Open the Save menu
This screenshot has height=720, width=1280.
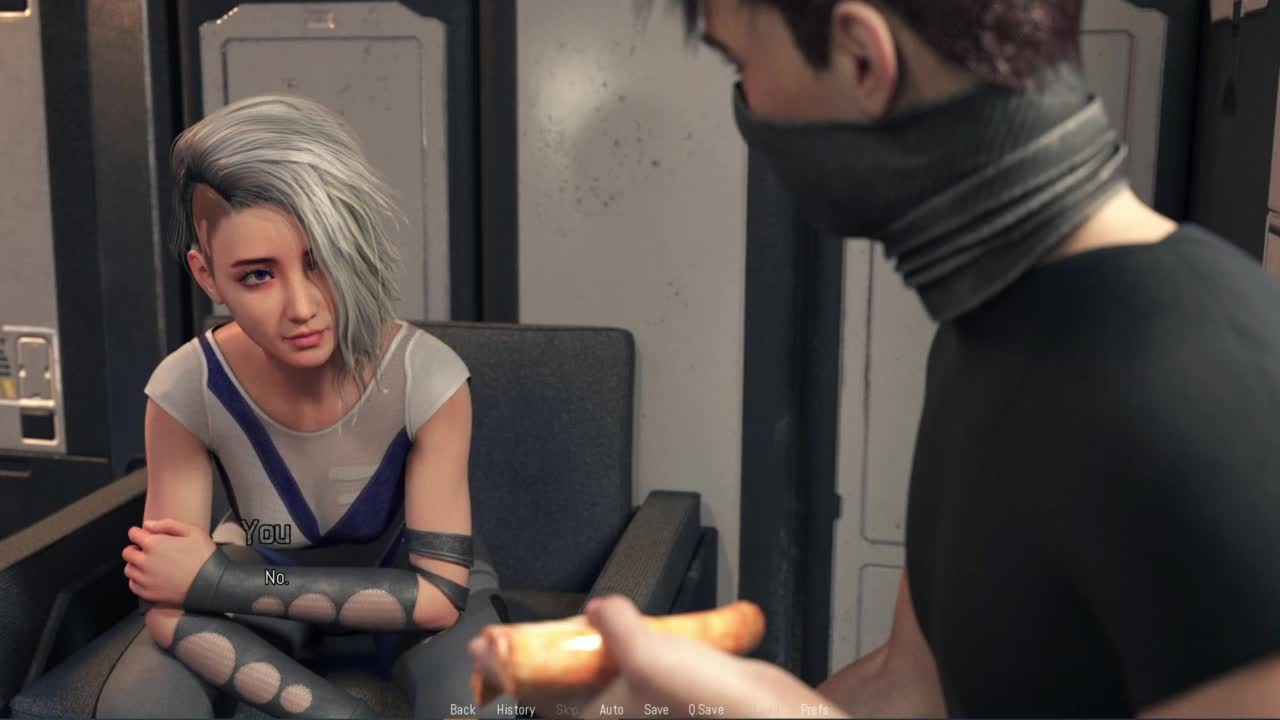(x=656, y=710)
